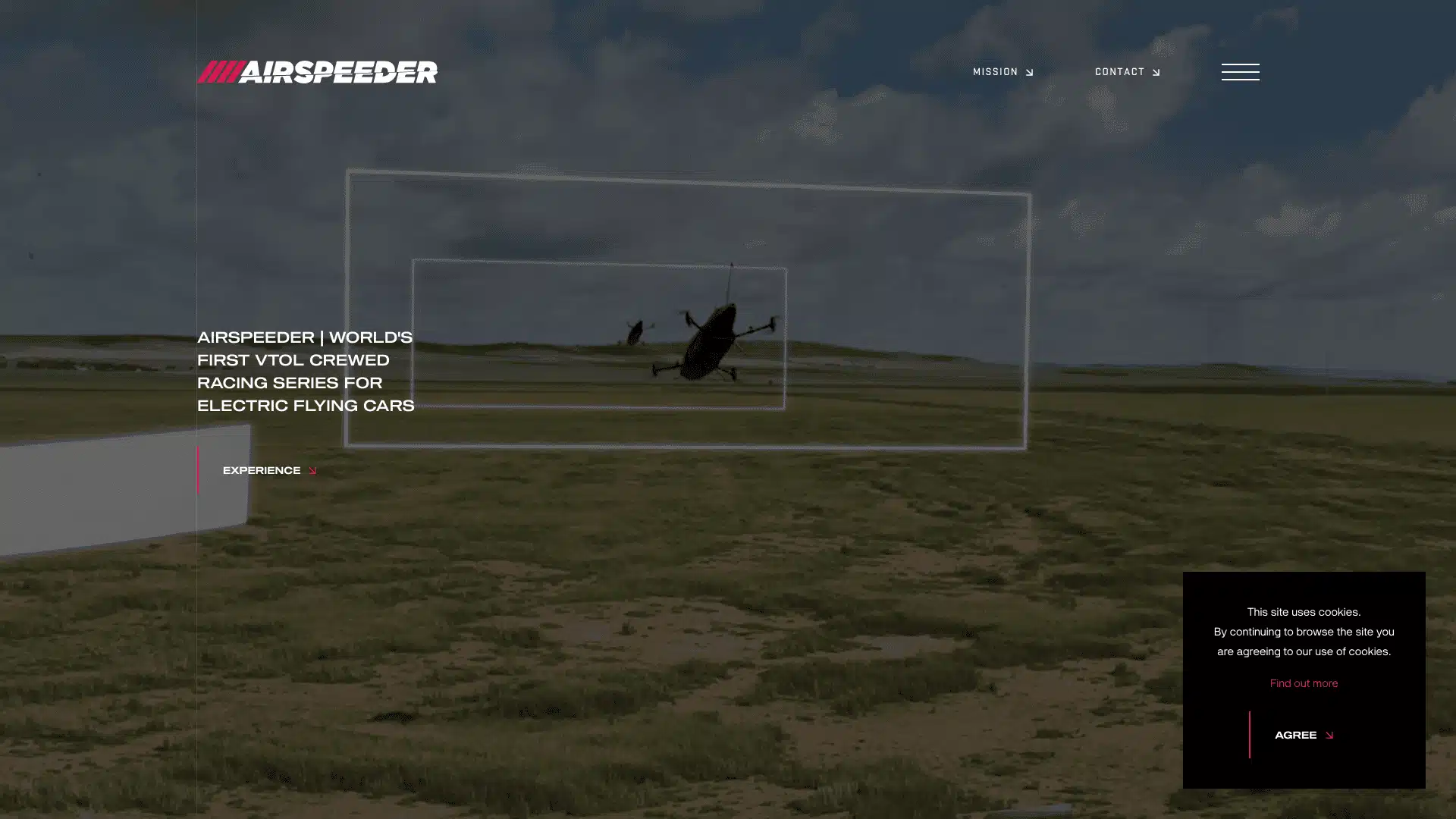
Task: Agree to the cookie notice
Action: 1303,735
